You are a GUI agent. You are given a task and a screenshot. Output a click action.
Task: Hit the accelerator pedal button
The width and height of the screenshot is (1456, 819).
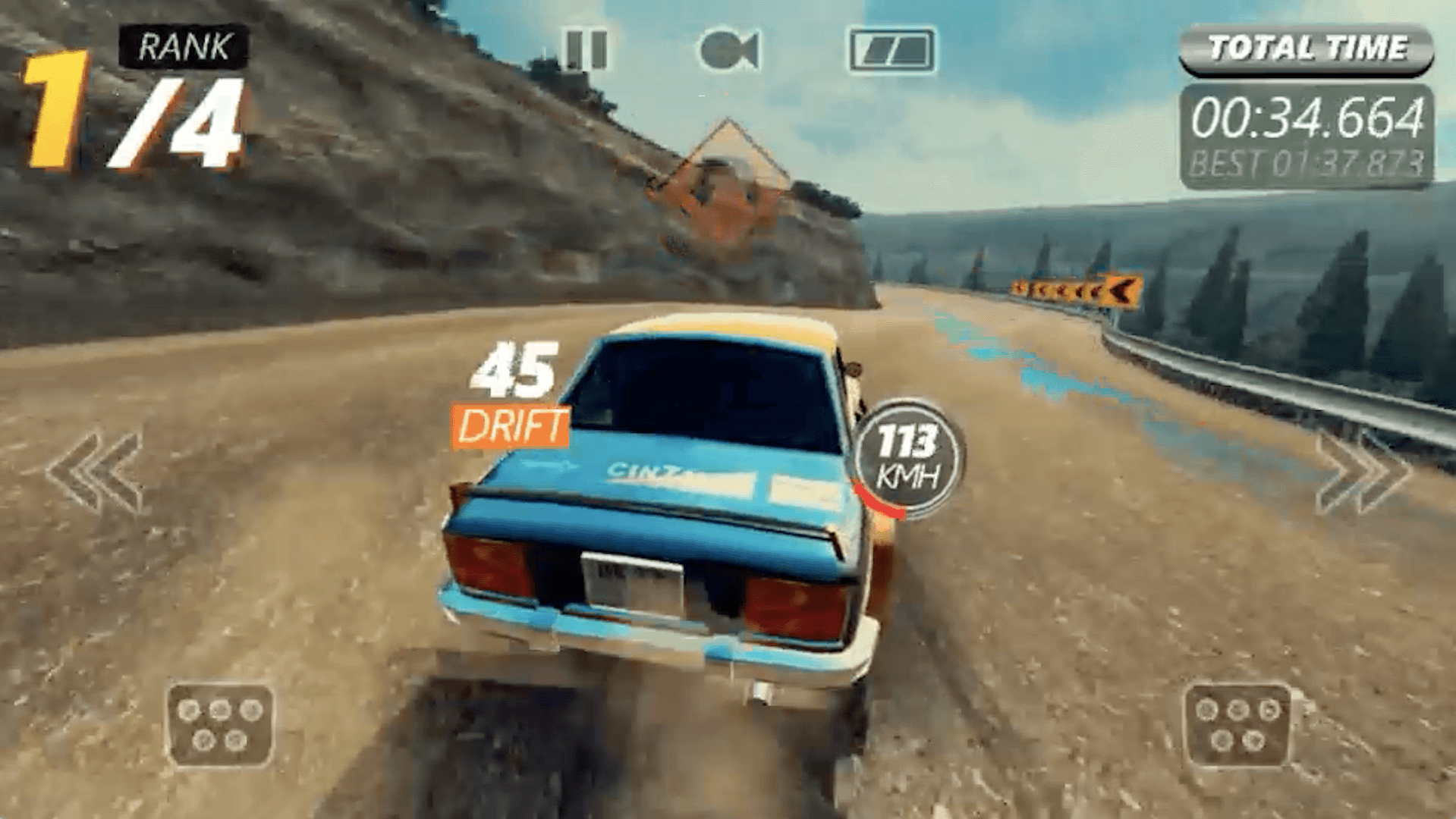[x=1237, y=725]
